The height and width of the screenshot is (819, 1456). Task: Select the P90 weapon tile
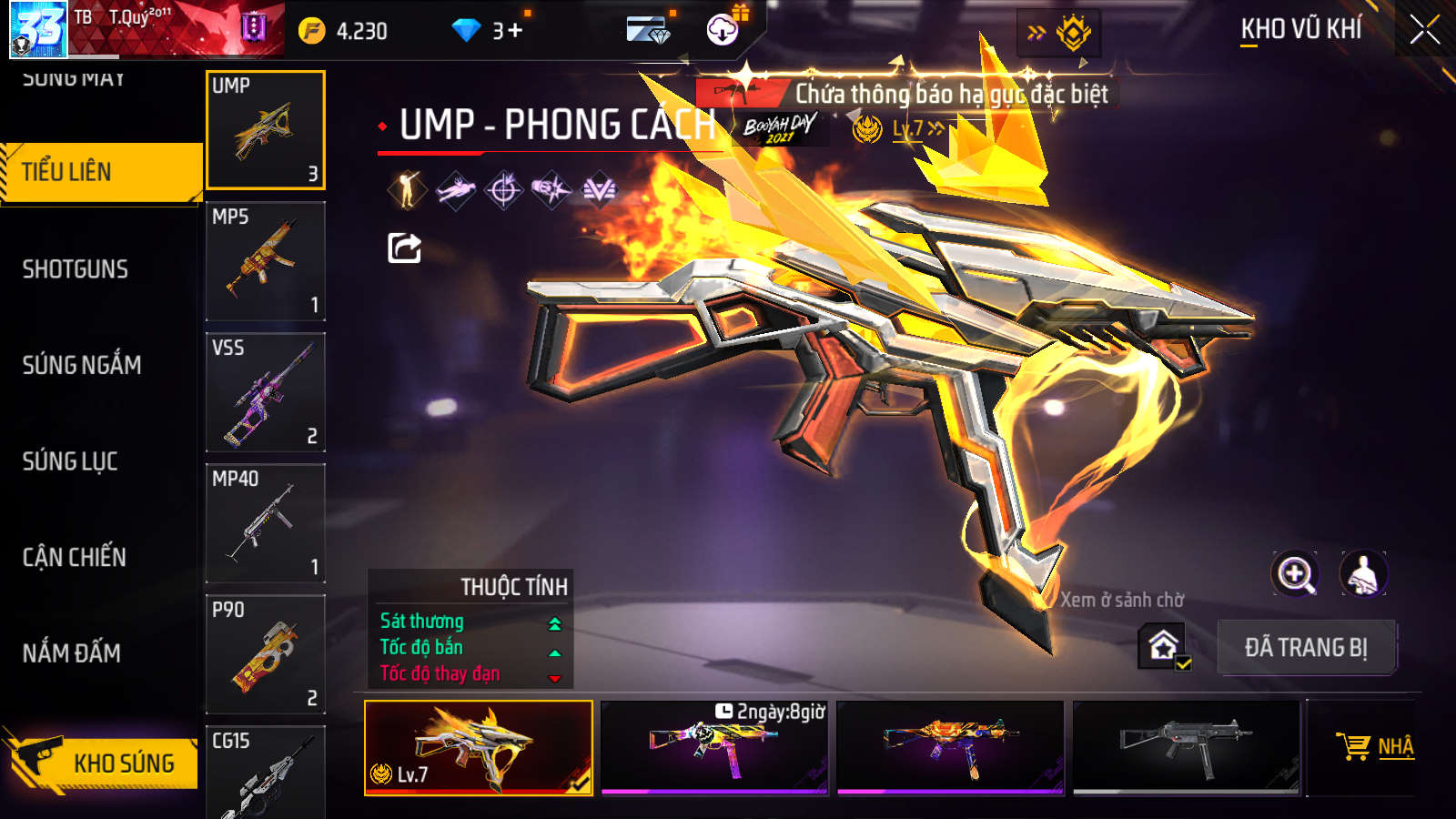(265, 654)
